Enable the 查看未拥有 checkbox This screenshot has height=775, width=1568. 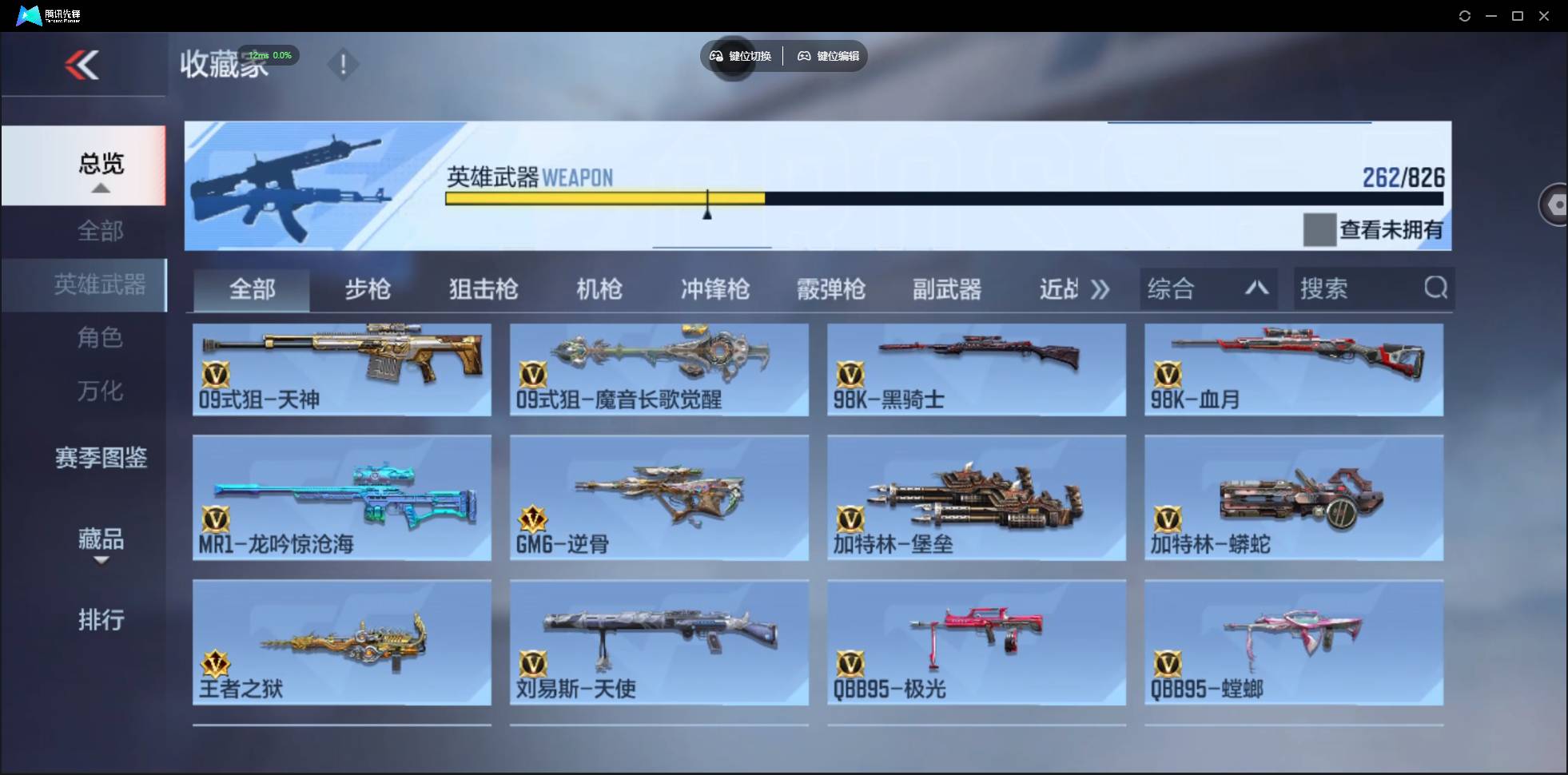tap(1320, 230)
